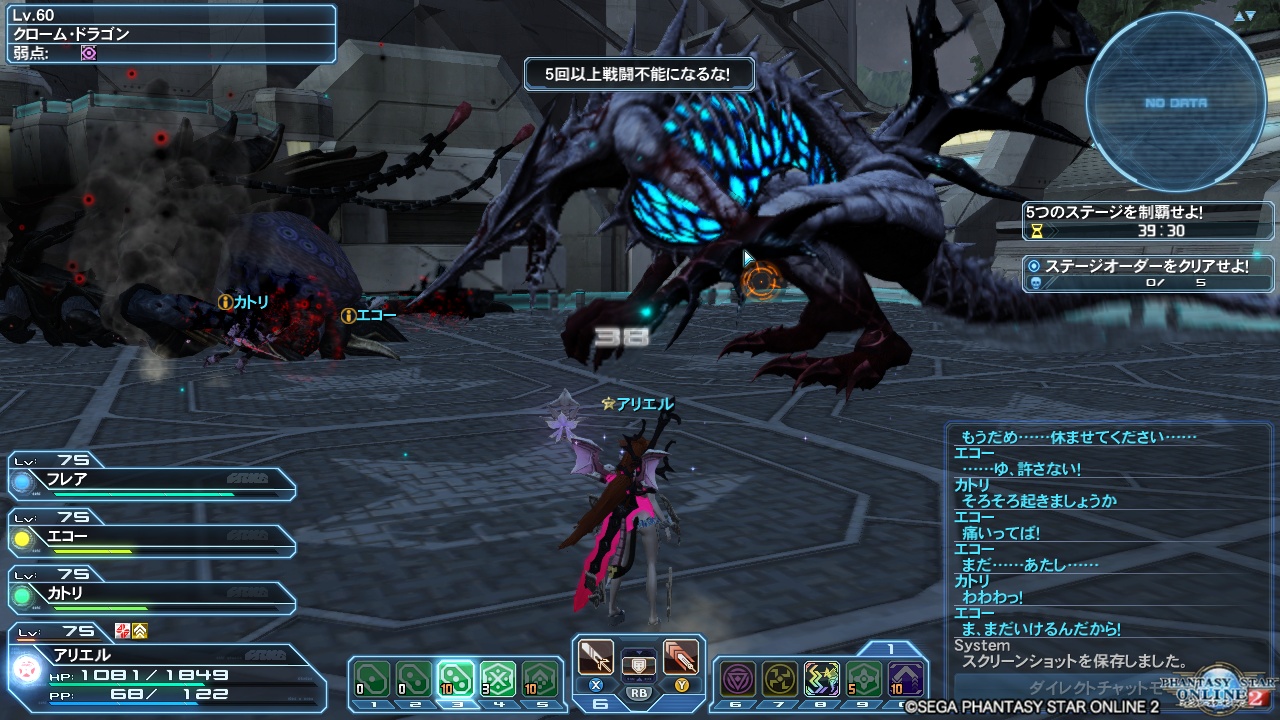Use the cross-marked item in subpalette slot 4
Screen dimensions: 1280x720
click(x=497, y=679)
